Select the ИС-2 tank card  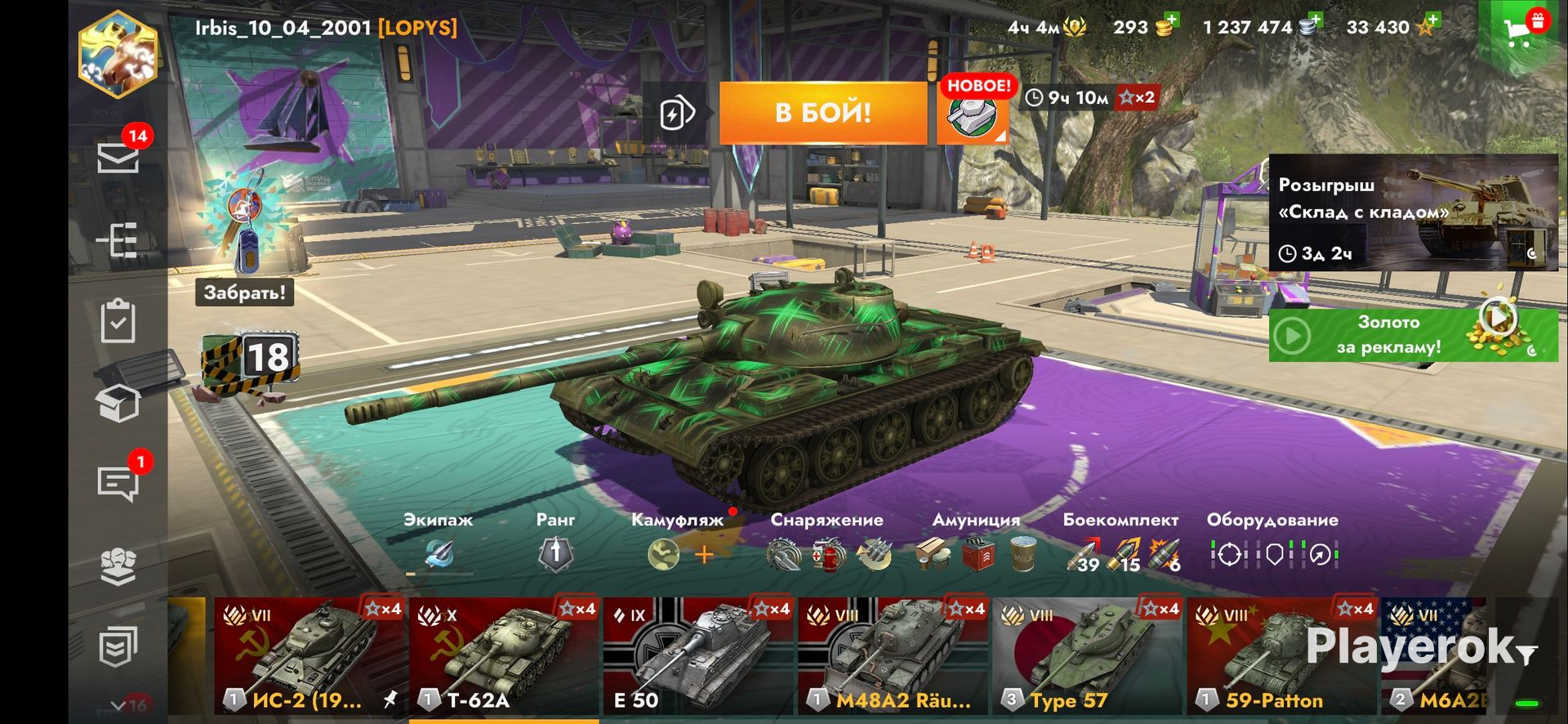click(309, 656)
